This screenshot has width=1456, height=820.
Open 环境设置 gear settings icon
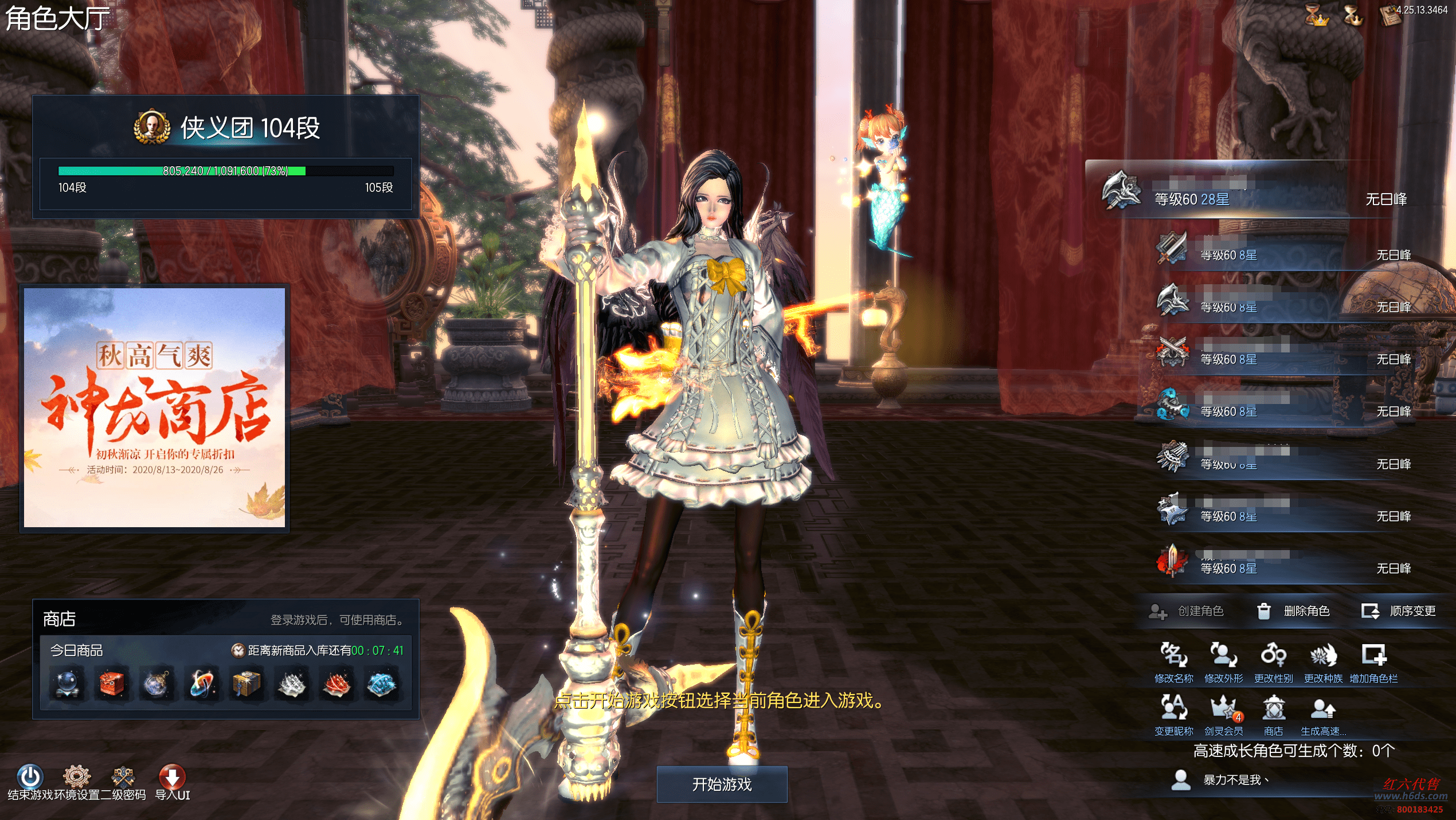point(77,777)
